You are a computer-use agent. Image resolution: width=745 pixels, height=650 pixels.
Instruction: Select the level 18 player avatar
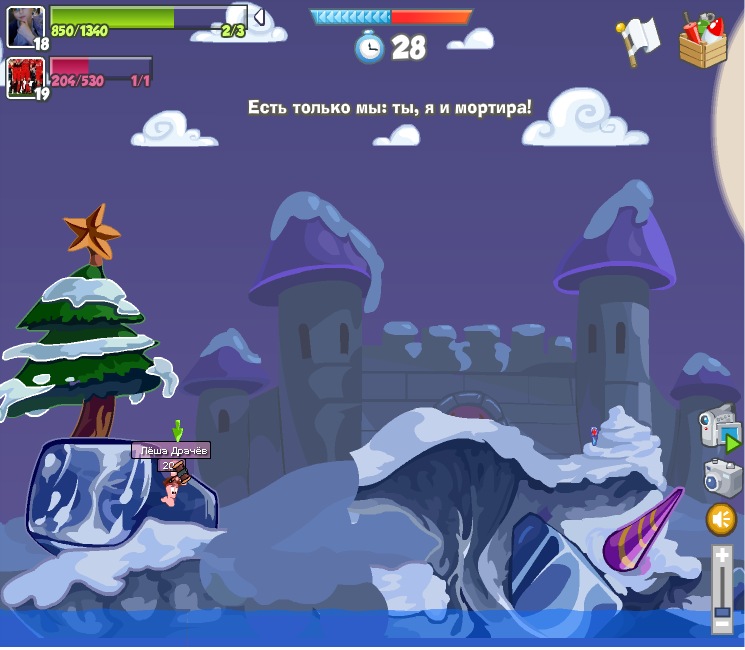(x=25, y=25)
